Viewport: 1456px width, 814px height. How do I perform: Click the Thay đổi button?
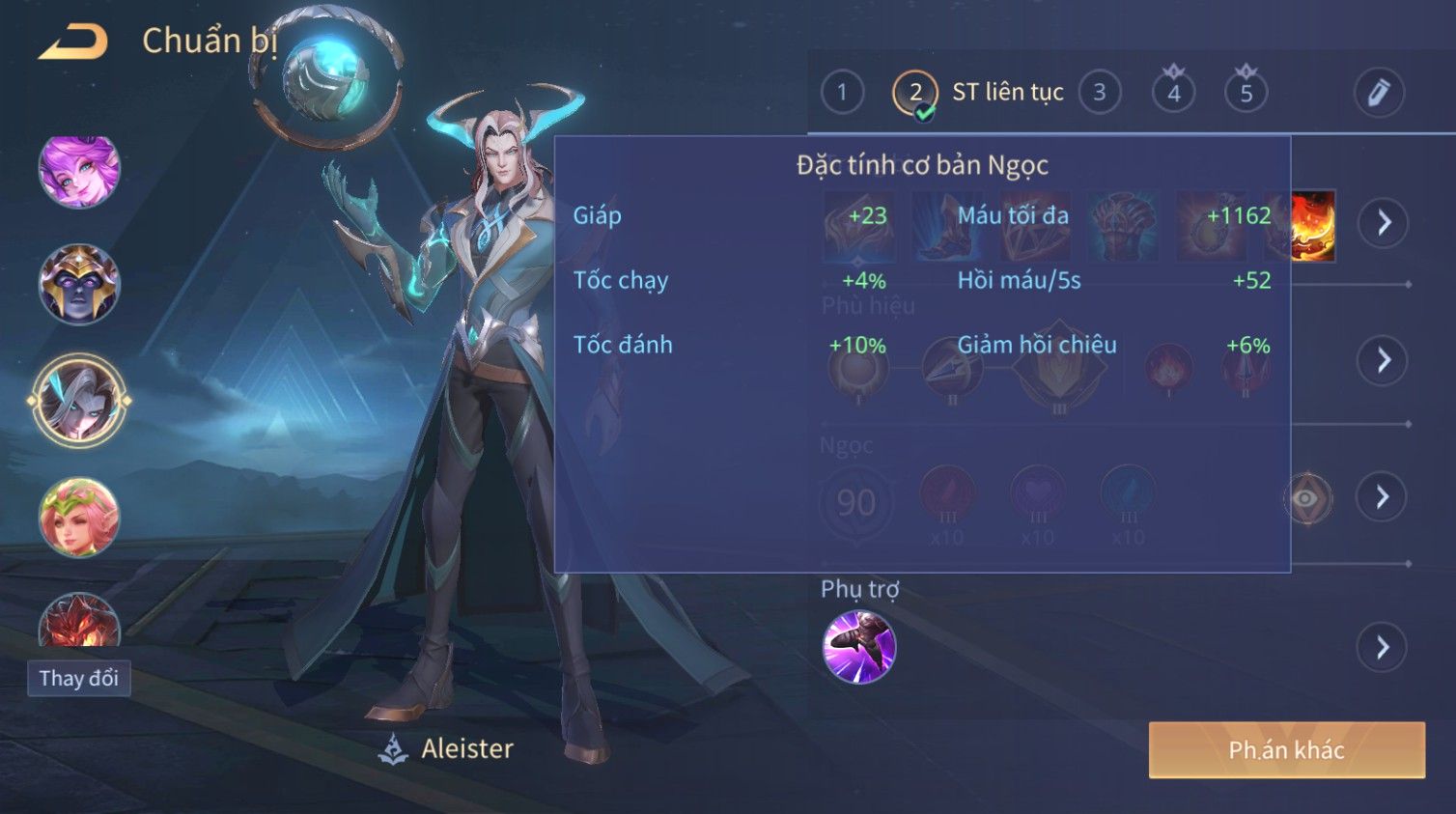(x=79, y=678)
